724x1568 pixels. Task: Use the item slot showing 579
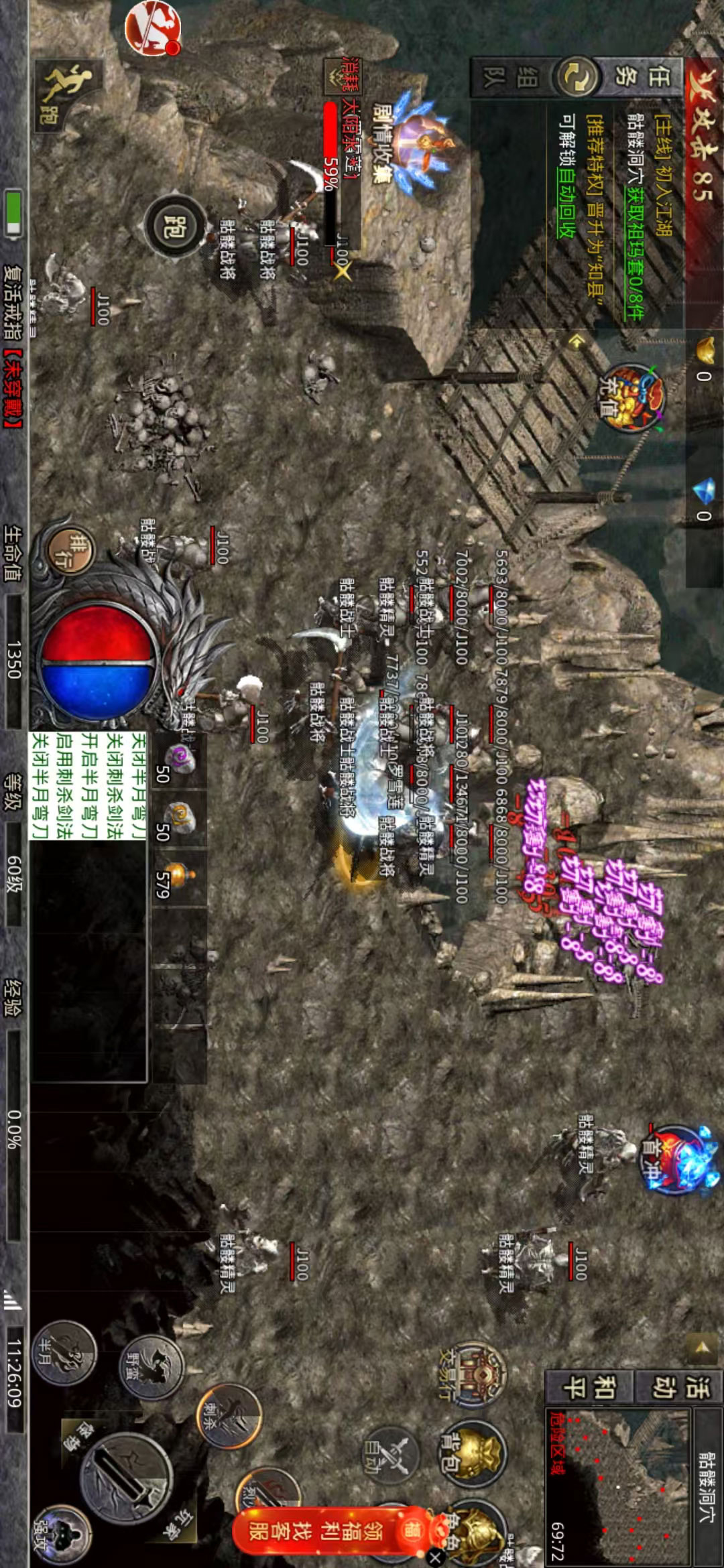178,878
